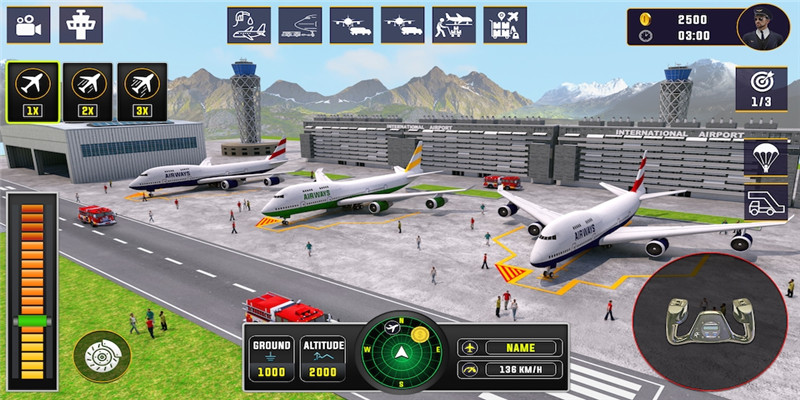Tap the round brake disc button

coord(102,356)
